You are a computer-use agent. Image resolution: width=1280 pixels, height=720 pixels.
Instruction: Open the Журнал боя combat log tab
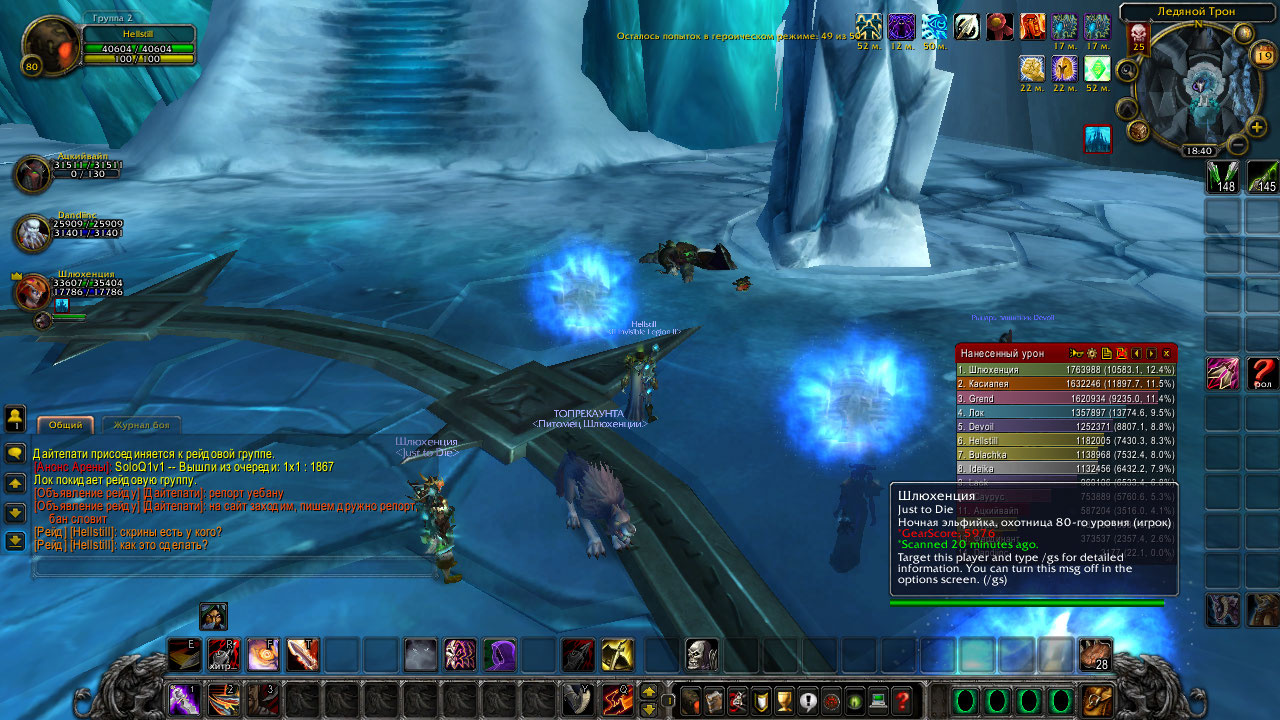(141, 425)
